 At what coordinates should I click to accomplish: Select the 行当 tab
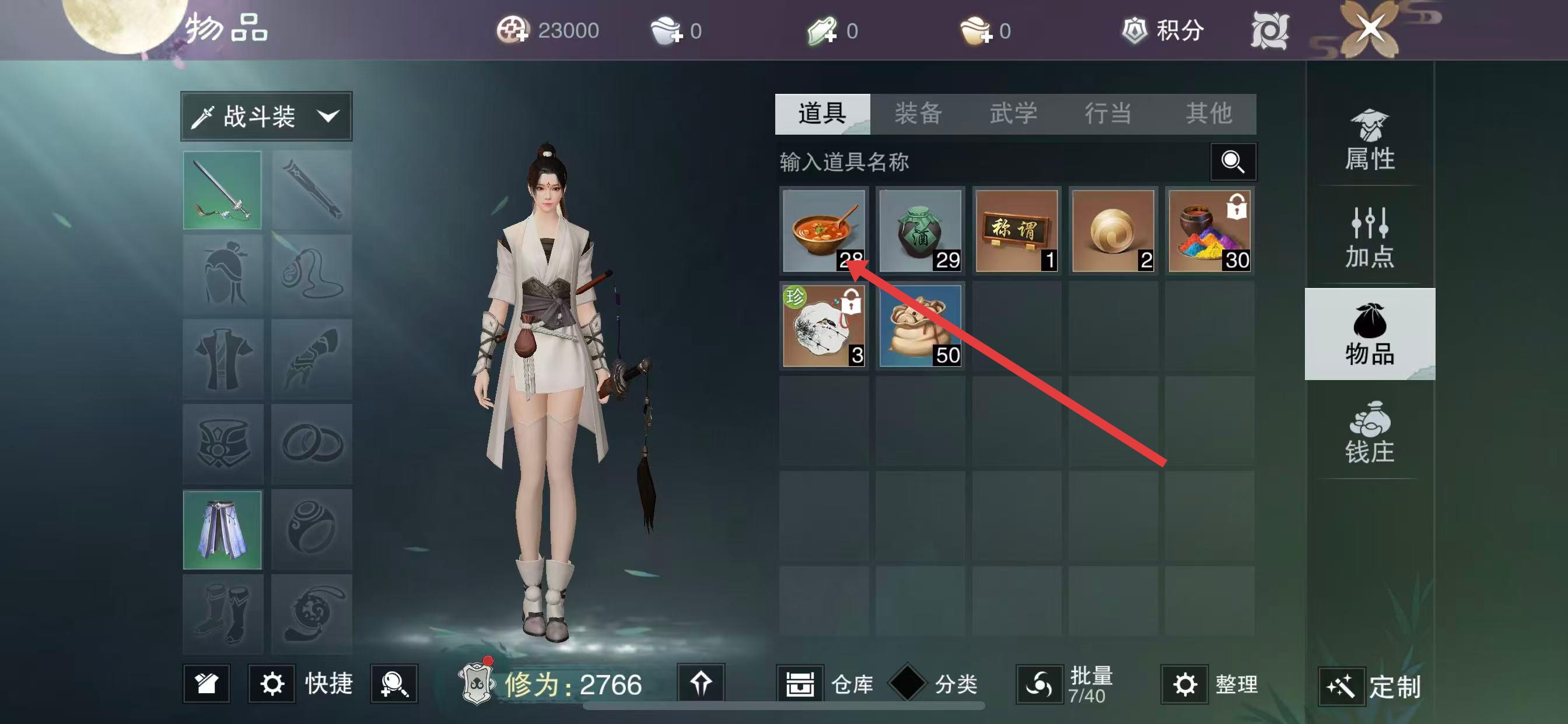(x=1108, y=114)
